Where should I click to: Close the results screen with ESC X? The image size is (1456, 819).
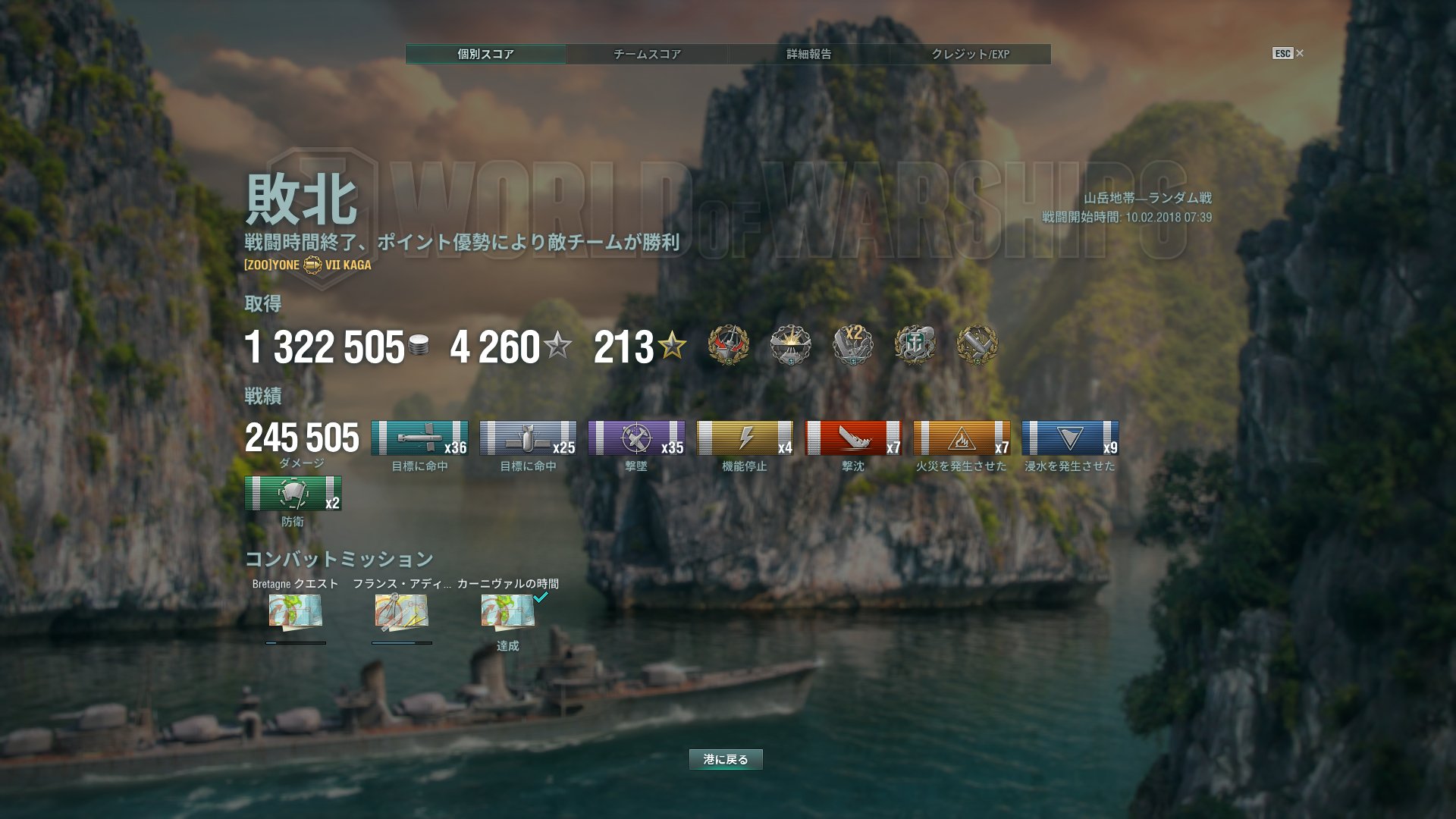1288,53
